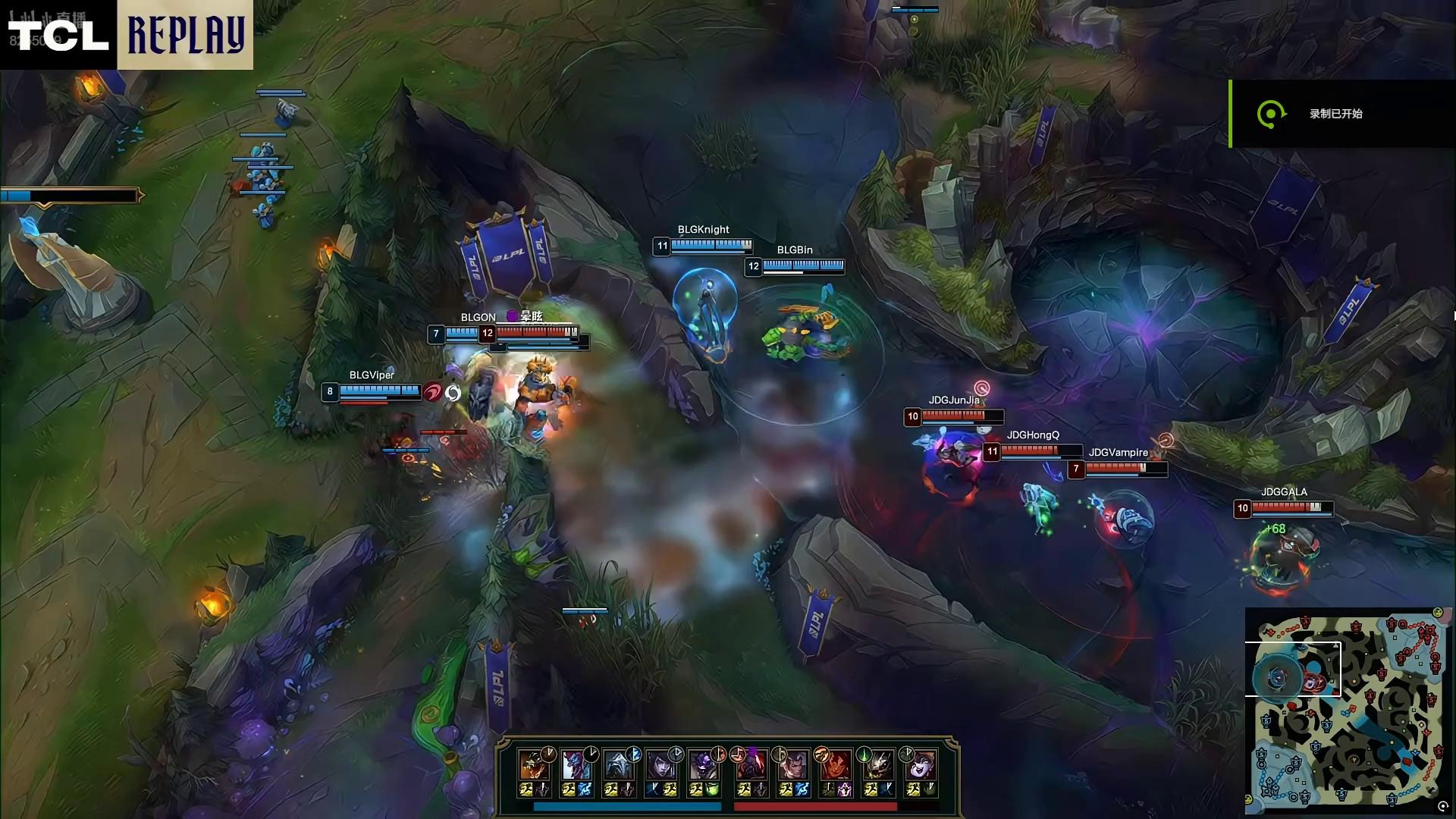Screen dimensions: 1456x819
Task: Click the purple summoner spell icon
Action: (x=844, y=790)
